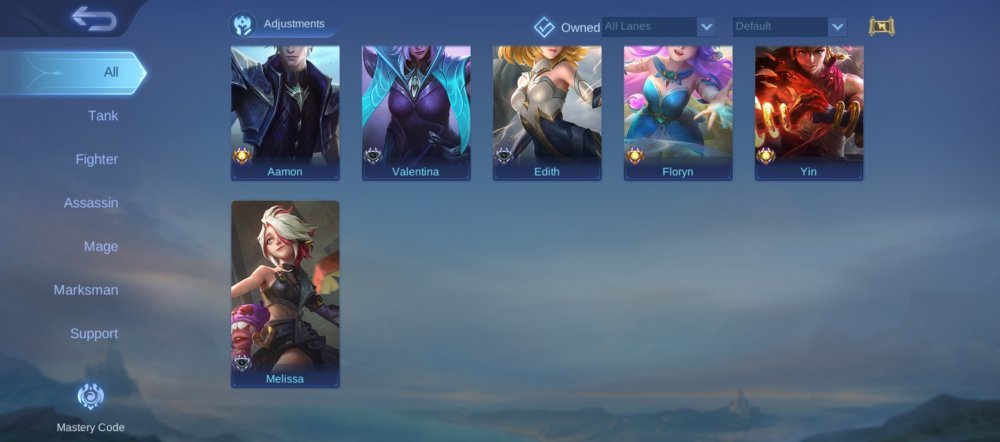This screenshot has height=442, width=1000.
Task: Pick the Edith hero card
Action: click(x=547, y=112)
